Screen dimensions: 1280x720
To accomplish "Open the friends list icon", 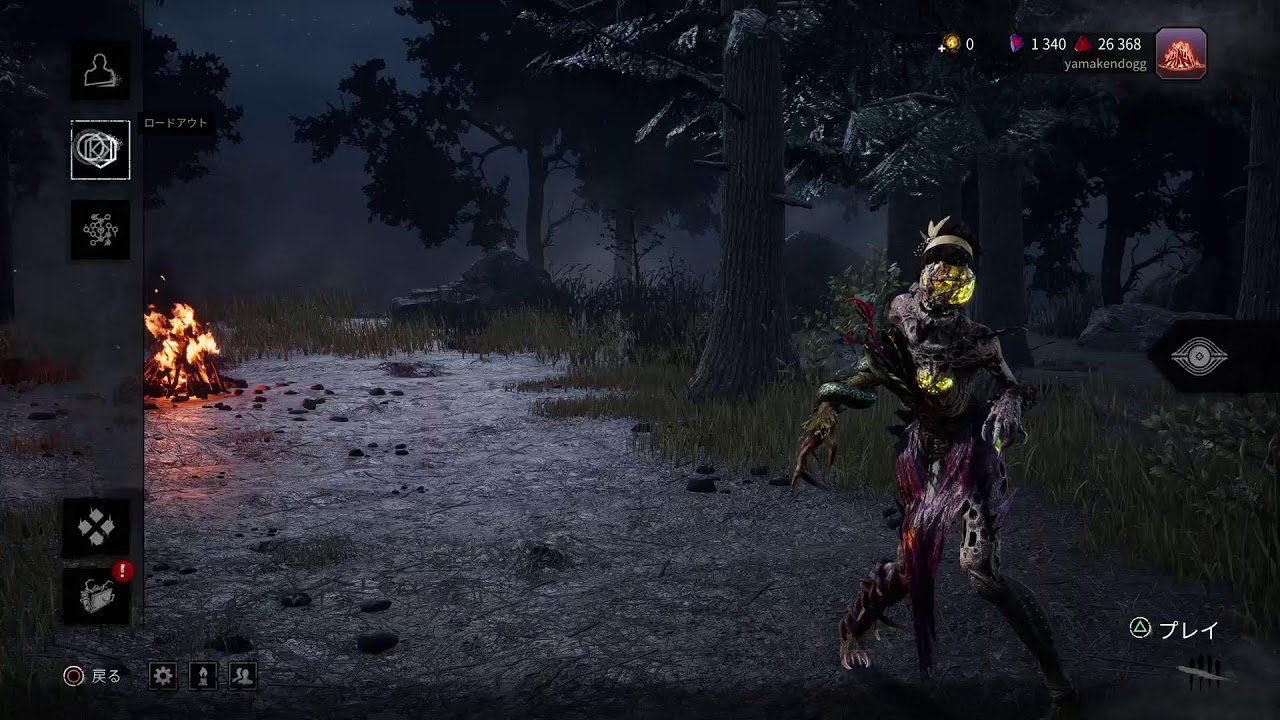I will tap(242, 676).
